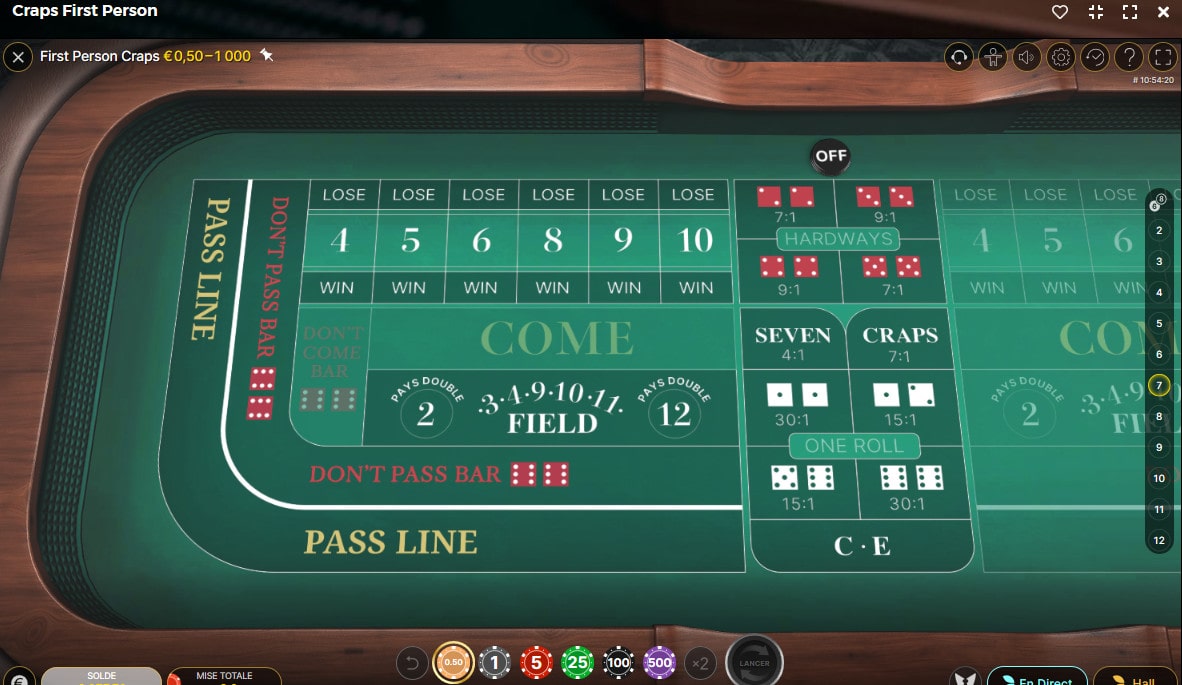Select the purple 500 chip
This screenshot has height=685, width=1182.
659,662
